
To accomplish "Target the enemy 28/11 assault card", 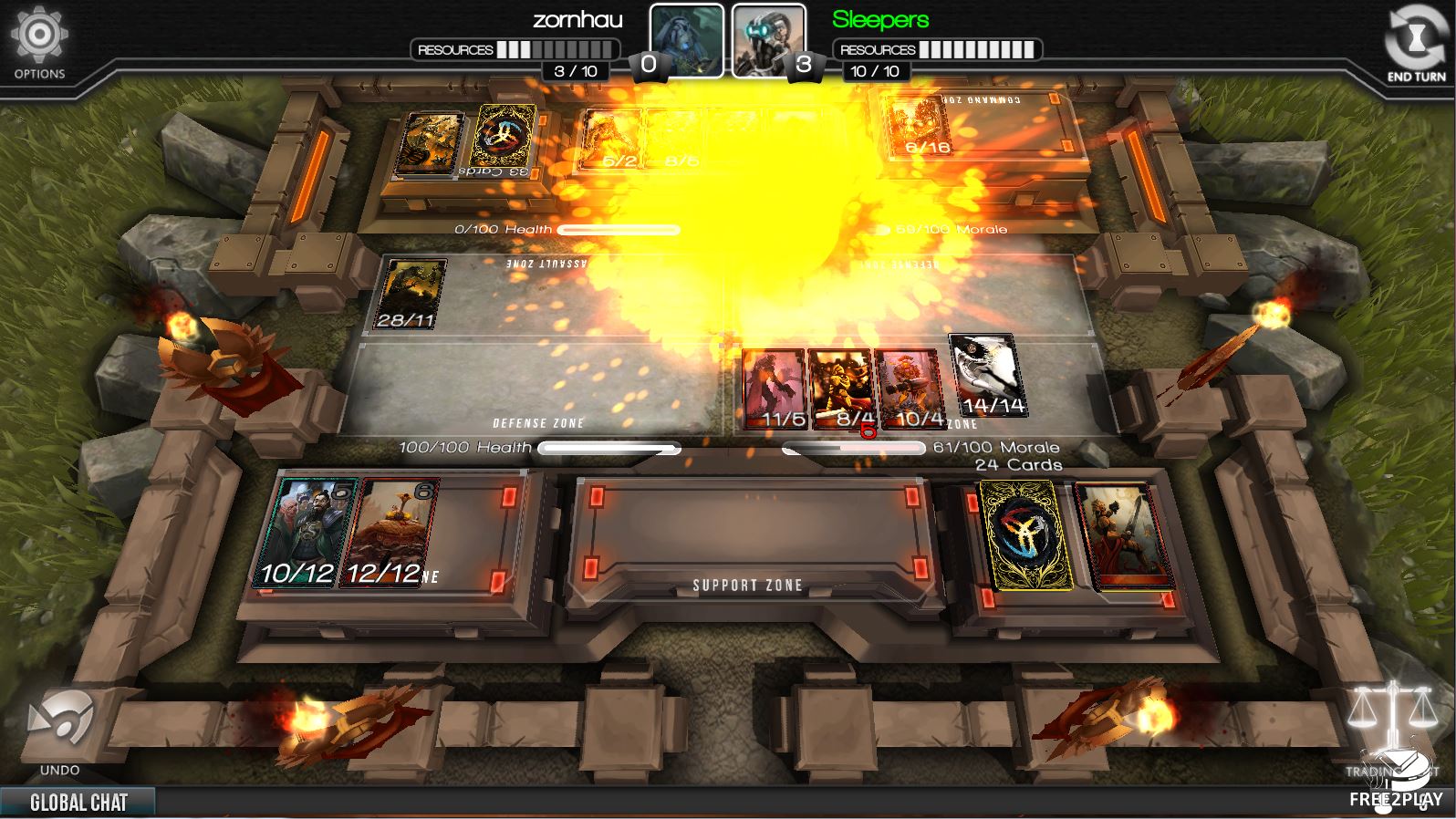I will [x=409, y=294].
